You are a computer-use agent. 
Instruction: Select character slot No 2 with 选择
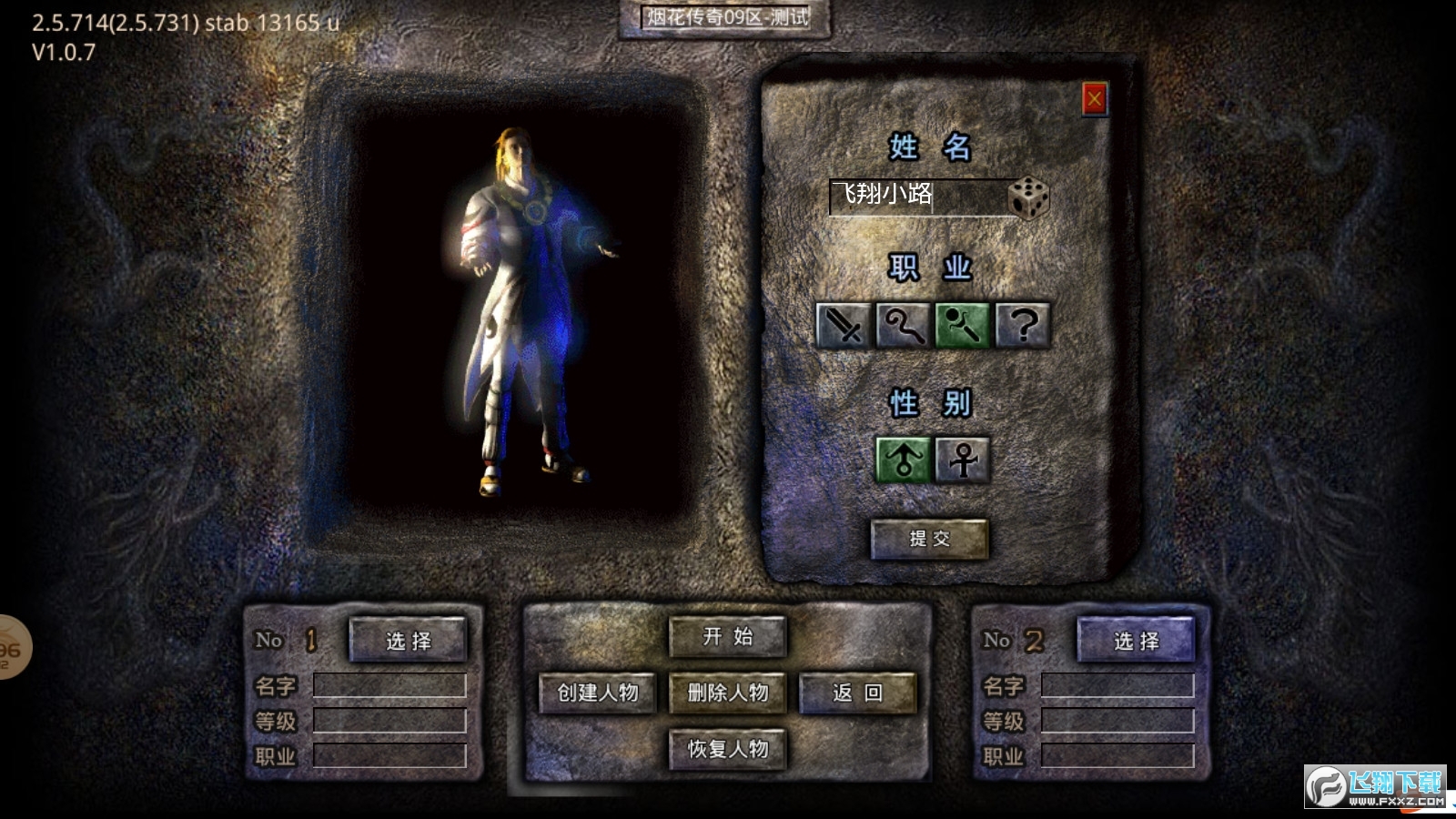point(1136,641)
